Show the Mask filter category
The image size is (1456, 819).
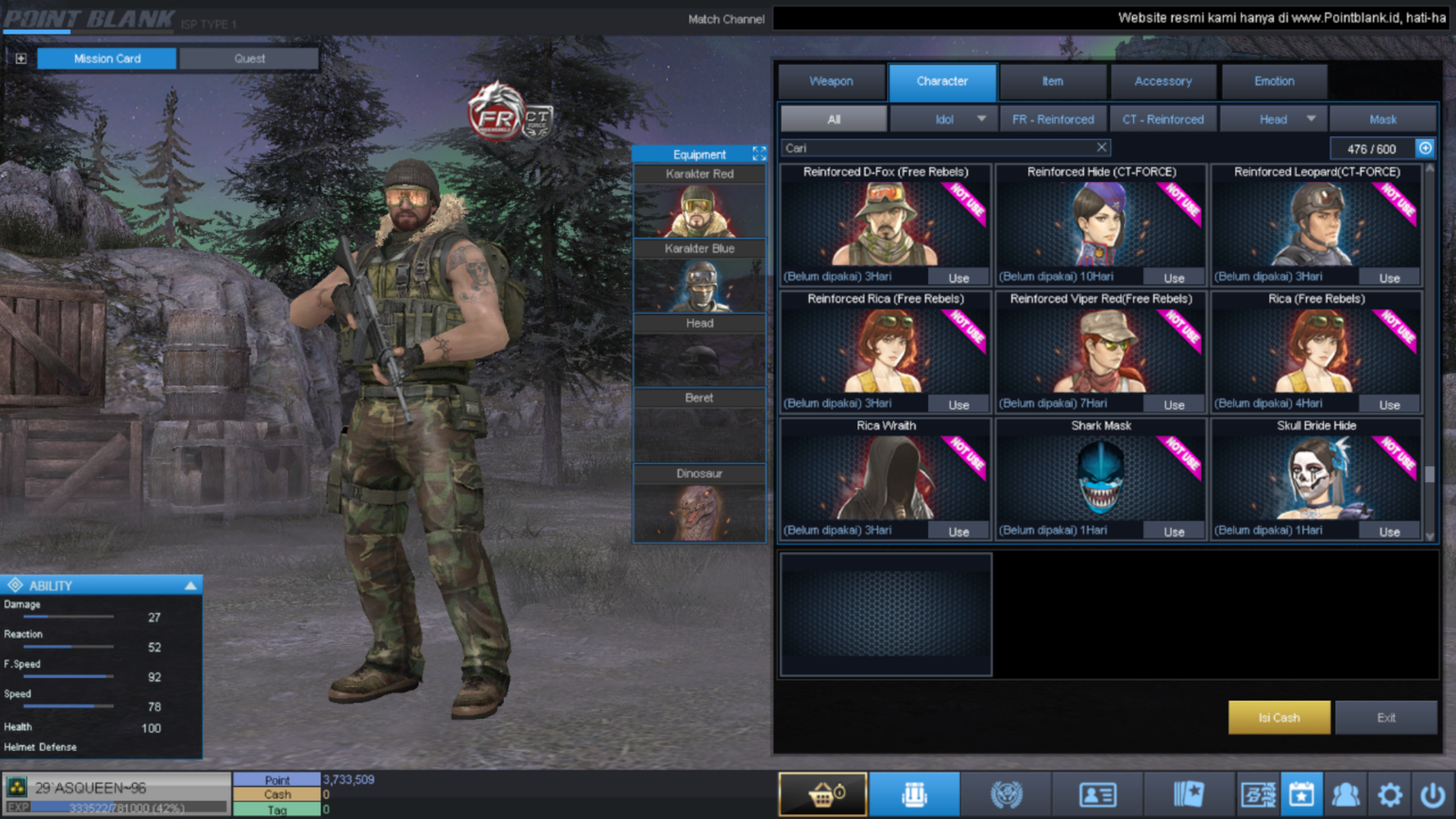(1382, 119)
